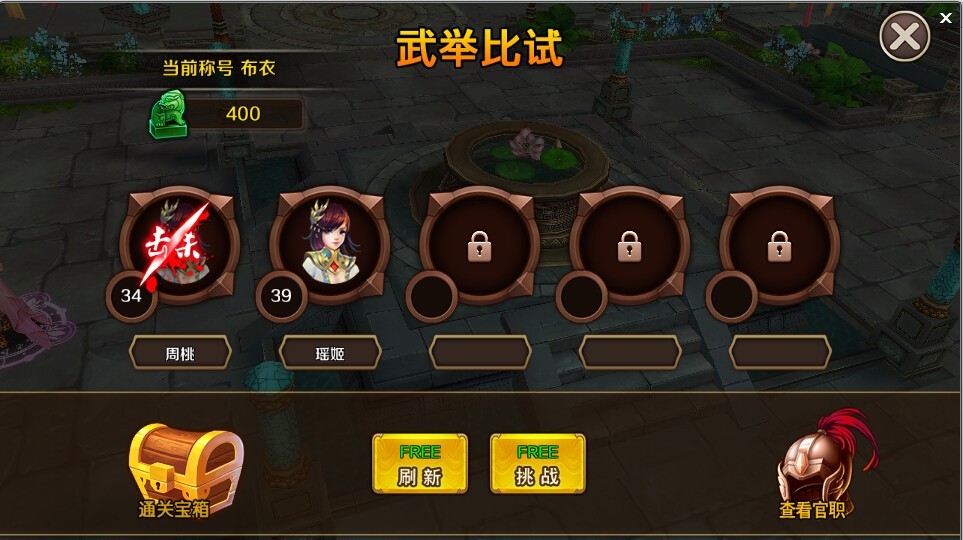
Task: Click the FREE 刷新 refresh button
Action: coord(420,464)
